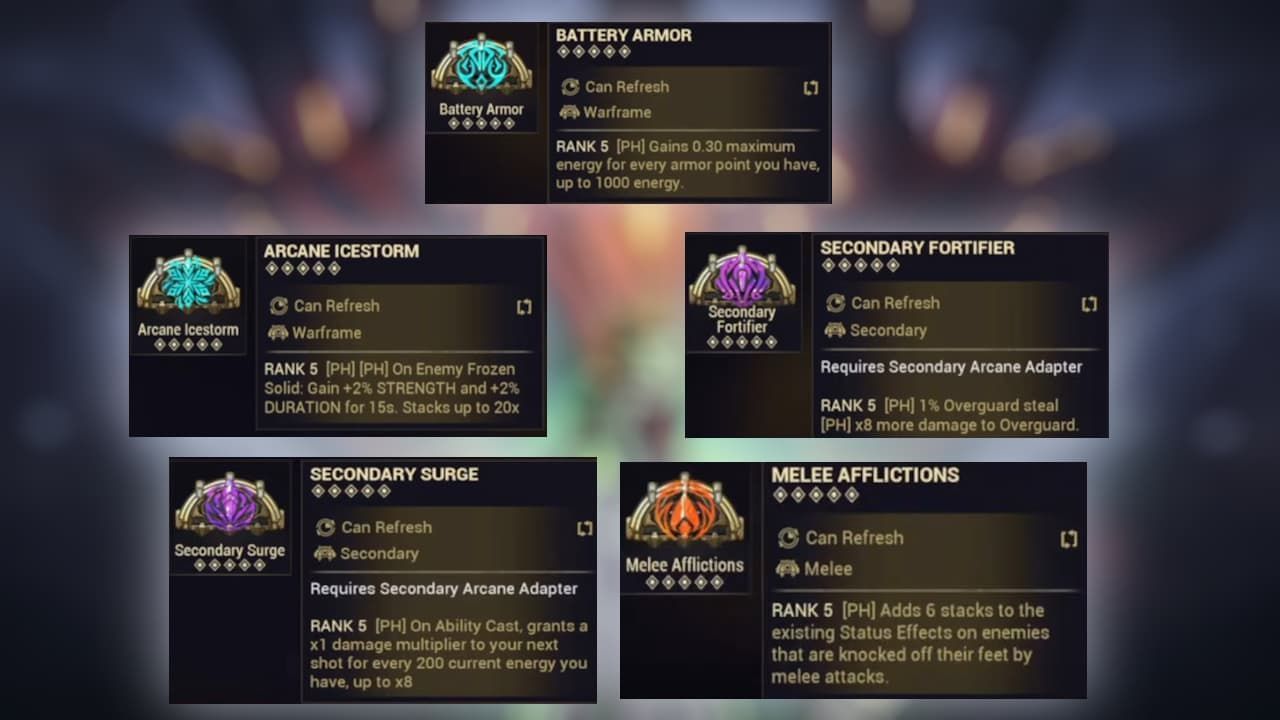Select the Battery Armor arcane icon

tap(481, 65)
